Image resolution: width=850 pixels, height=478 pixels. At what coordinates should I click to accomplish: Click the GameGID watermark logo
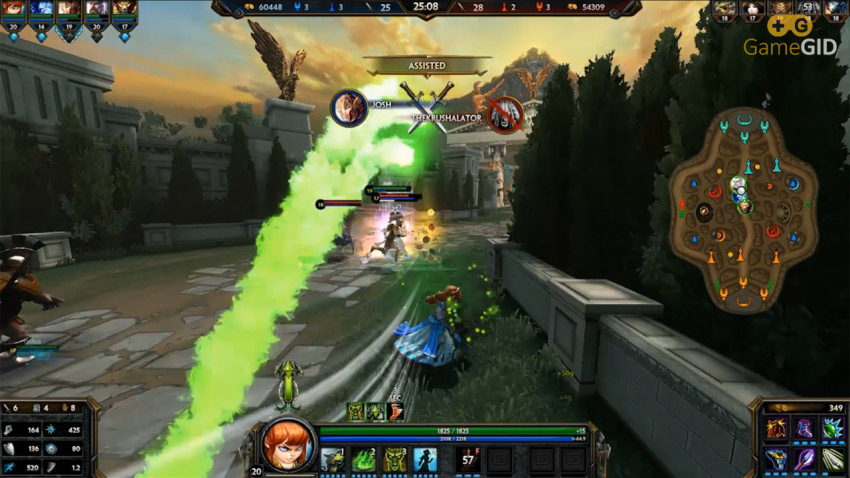(x=790, y=37)
